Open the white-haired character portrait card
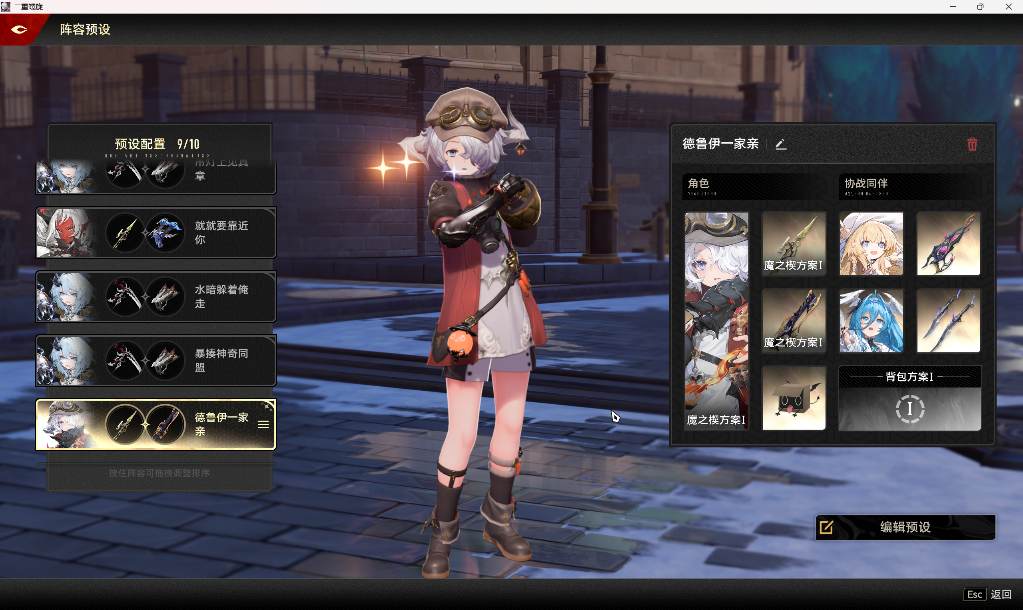Screen dimensions: 1023x610 pos(716,320)
